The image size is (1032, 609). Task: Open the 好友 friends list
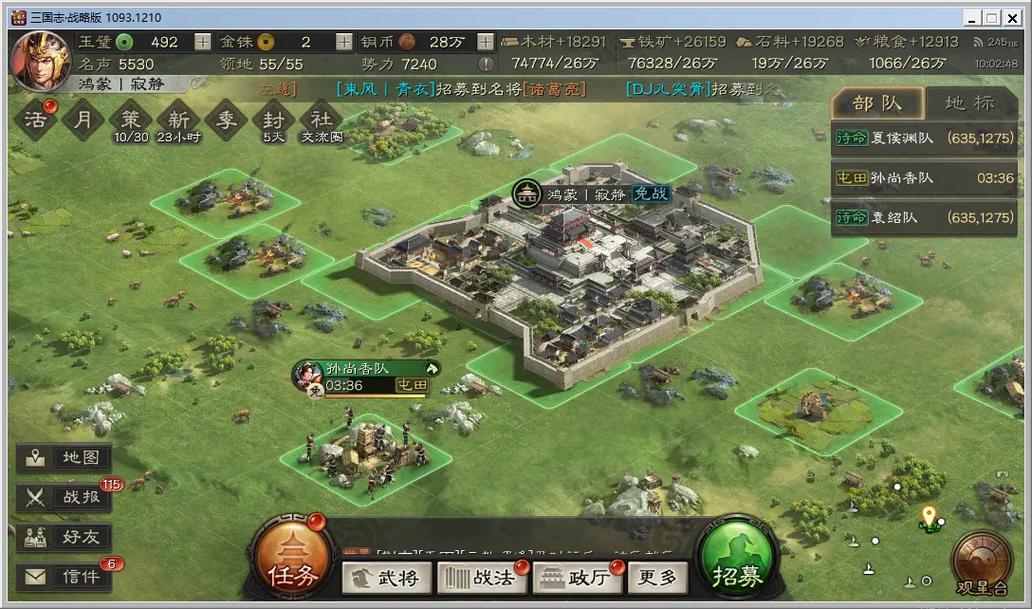point(65,536)
